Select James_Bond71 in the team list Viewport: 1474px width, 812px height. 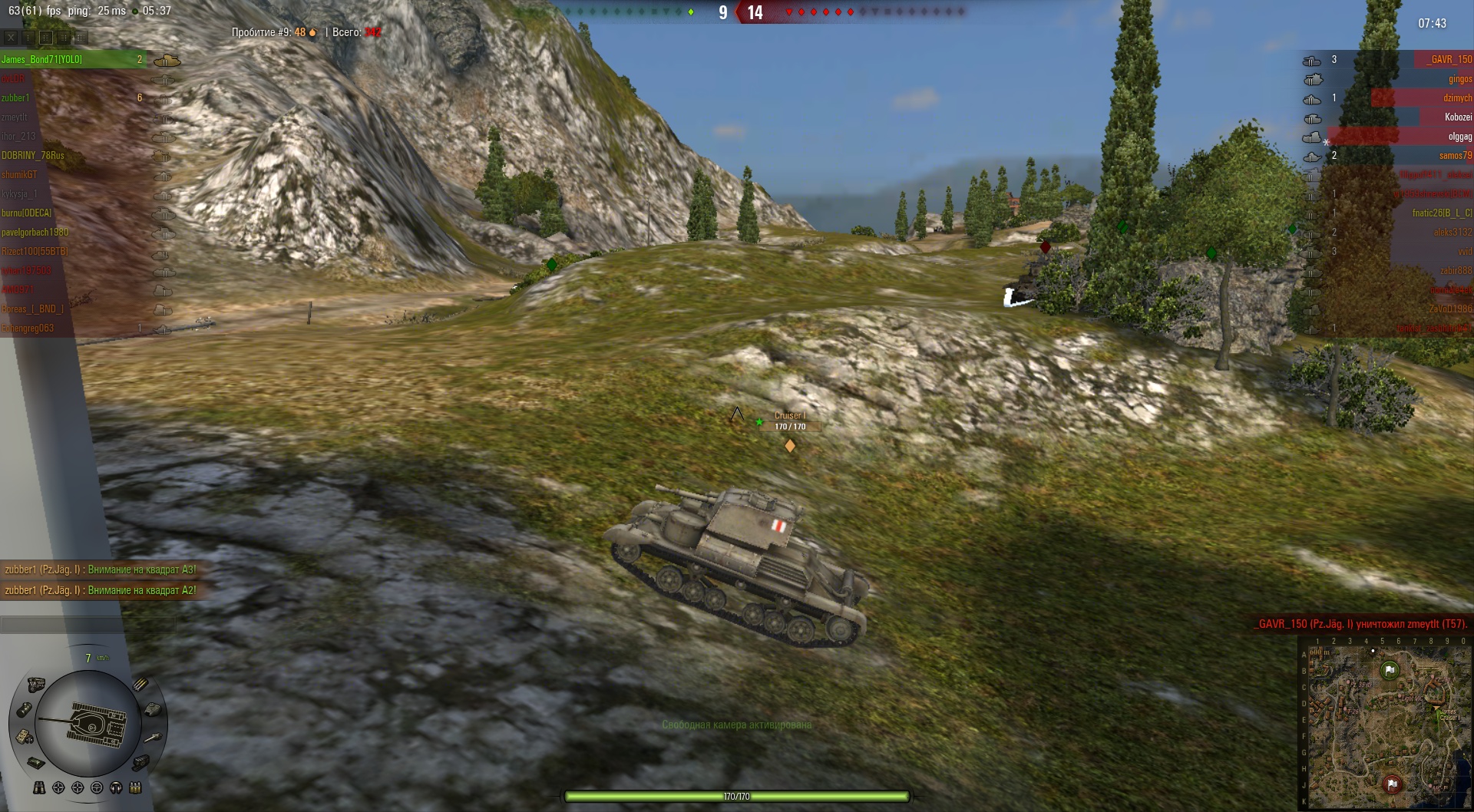pyautogui.click(x=42, y=59)
